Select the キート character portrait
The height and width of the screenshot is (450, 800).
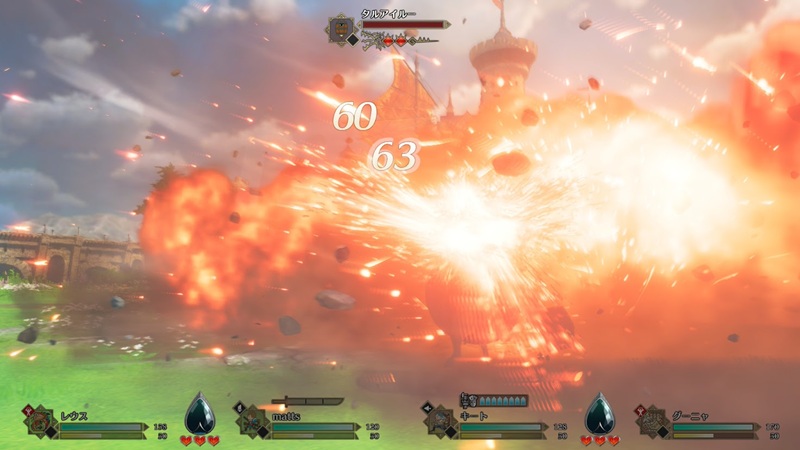(442, 423)
